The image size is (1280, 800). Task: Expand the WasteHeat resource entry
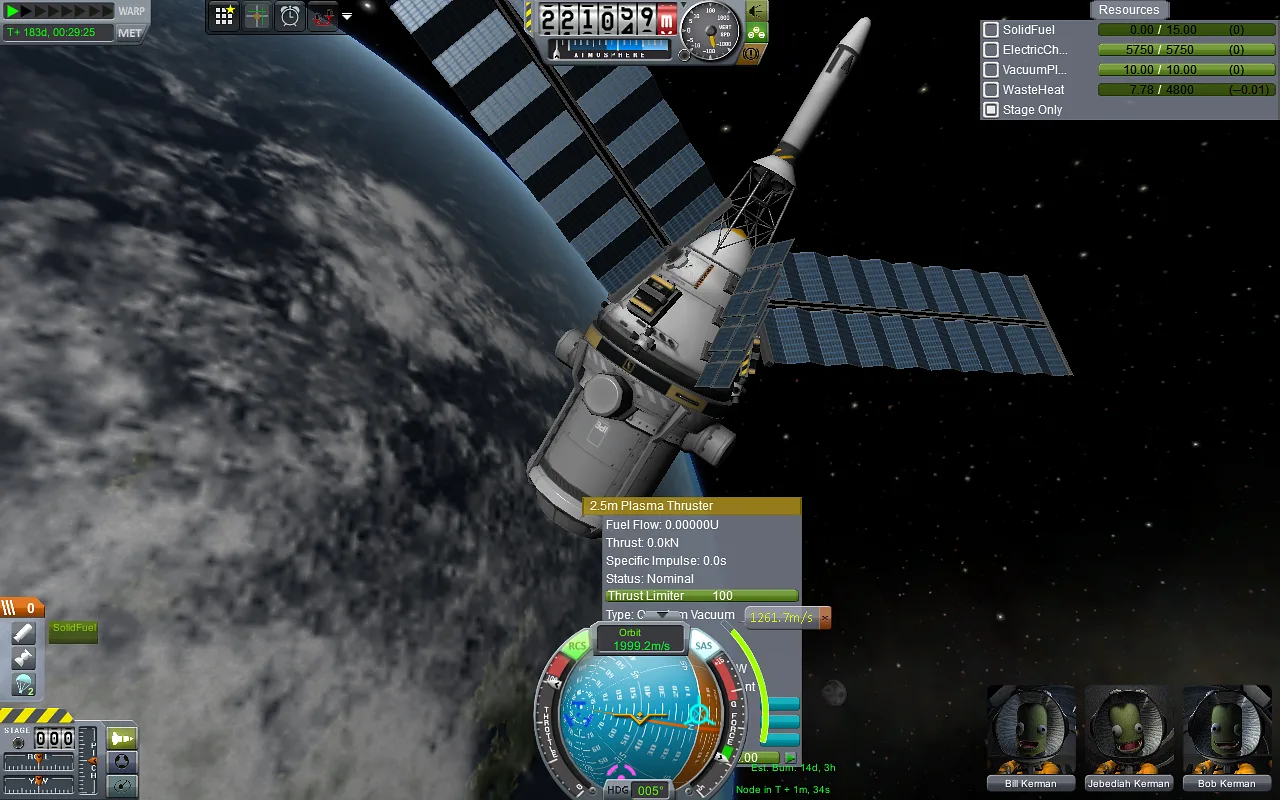(990, 89)
